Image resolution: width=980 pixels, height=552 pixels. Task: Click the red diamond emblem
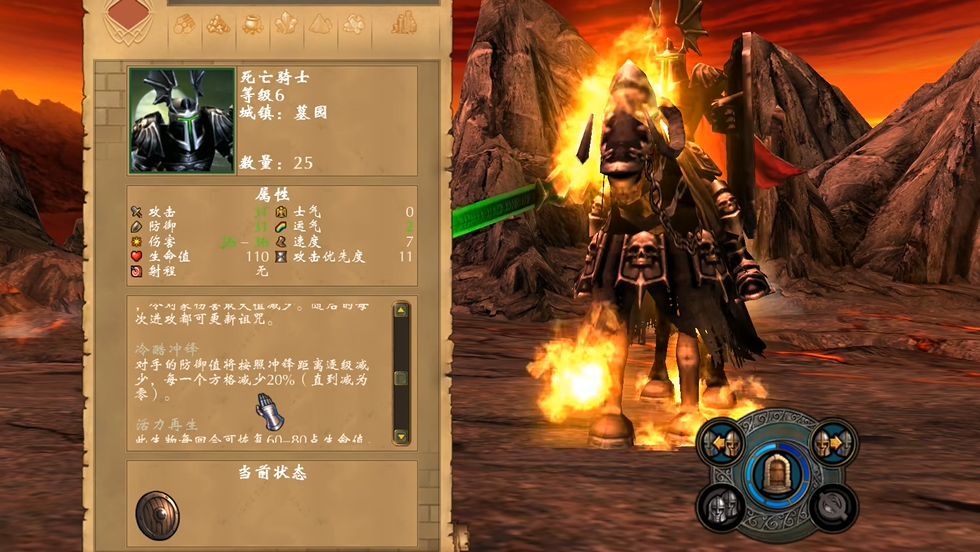point(127,12)
